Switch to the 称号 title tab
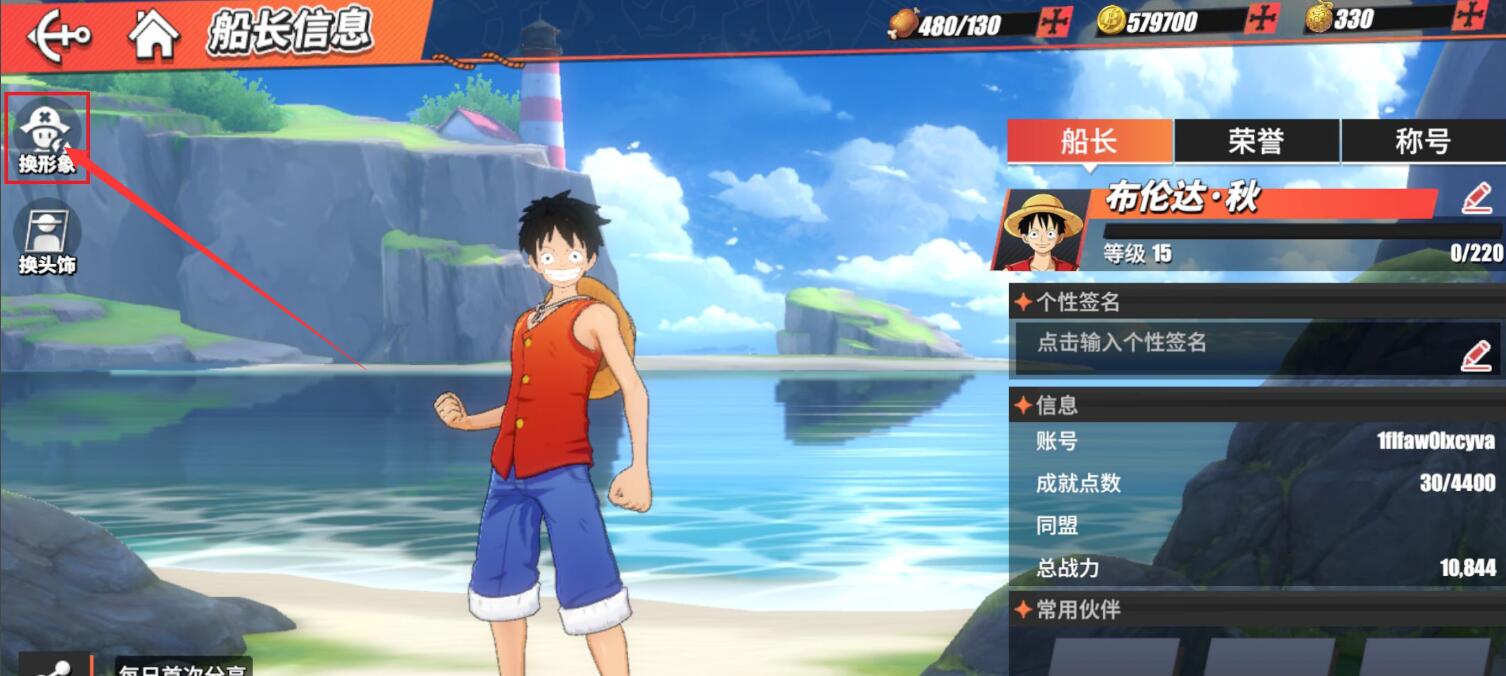Screen dimensions: 1506x676 click(x=1422, y=141)
